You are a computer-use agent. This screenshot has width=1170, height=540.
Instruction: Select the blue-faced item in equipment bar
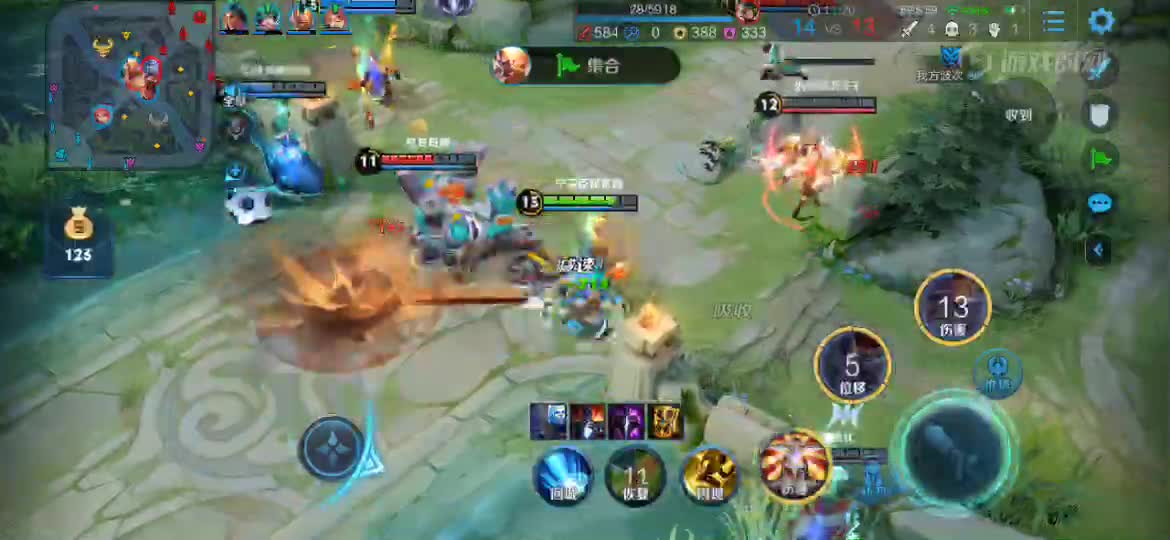(x=547, y=421)
